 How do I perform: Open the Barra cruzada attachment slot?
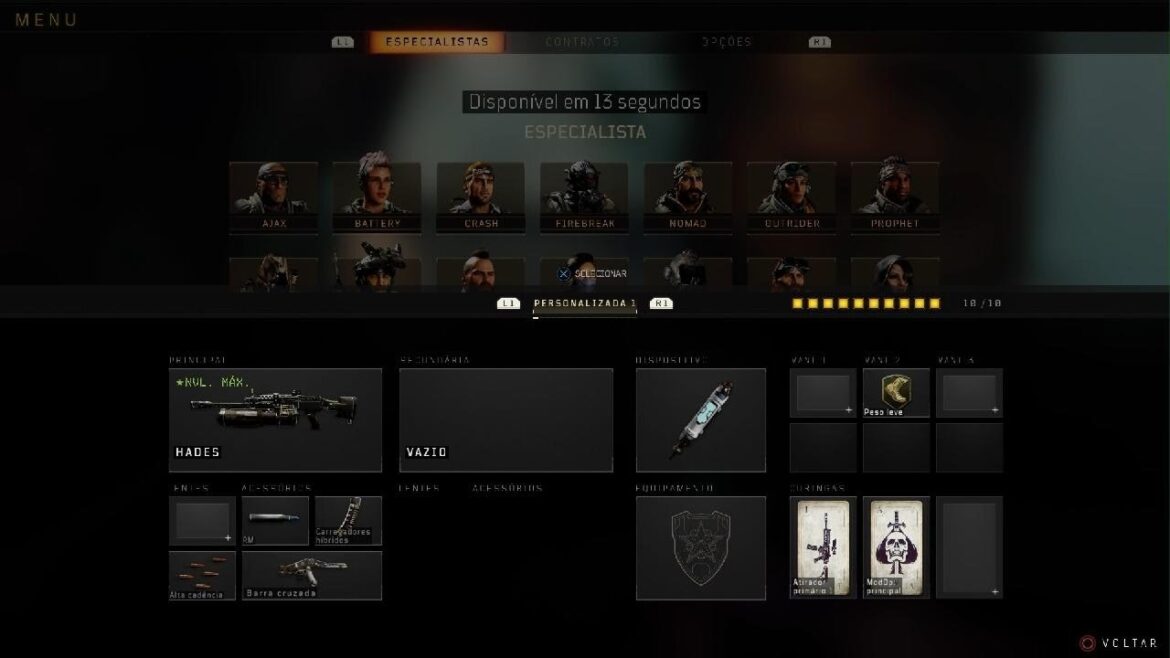click(x=312, y=575)
